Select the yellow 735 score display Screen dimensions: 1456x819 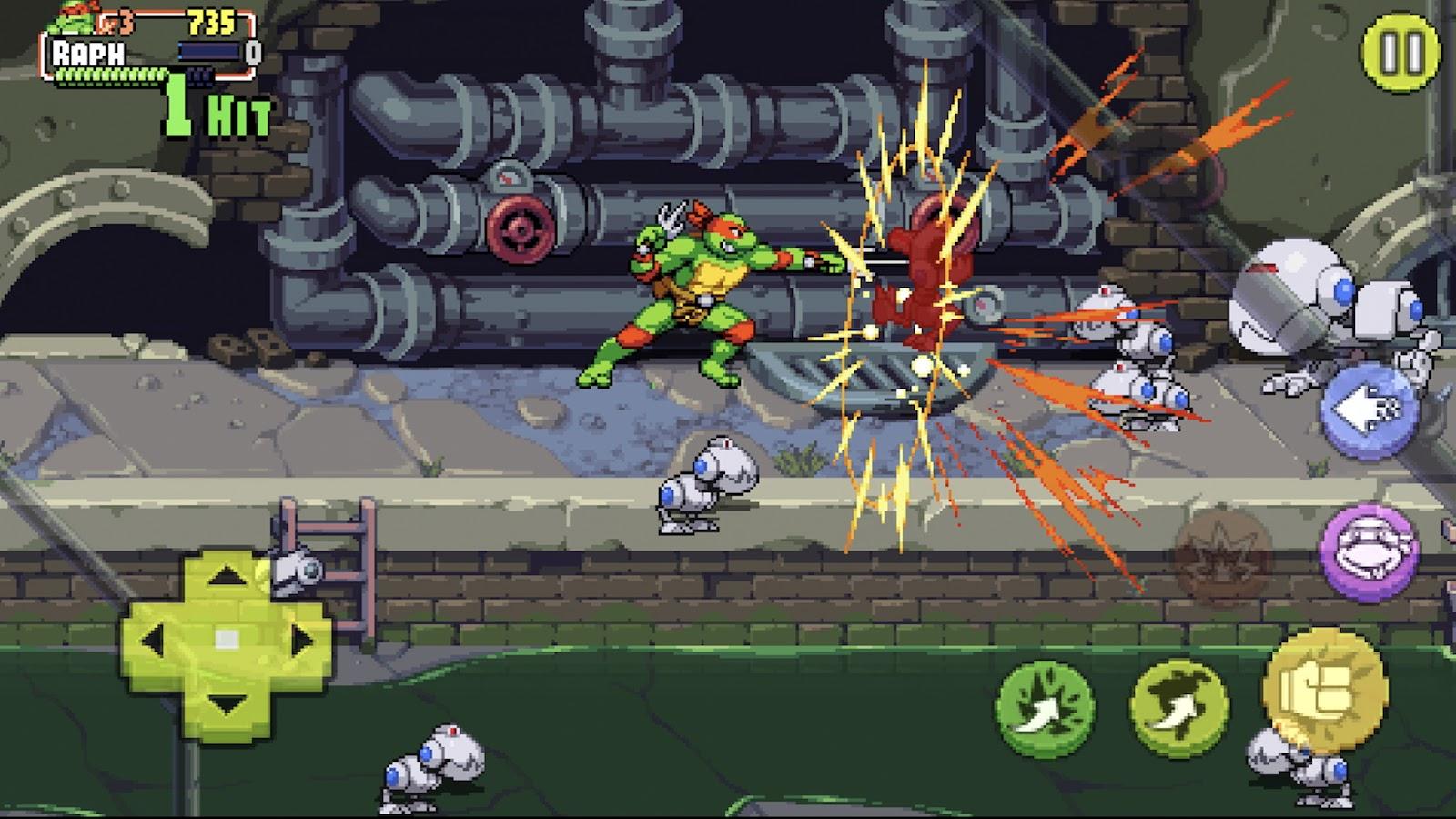point(210,22)
